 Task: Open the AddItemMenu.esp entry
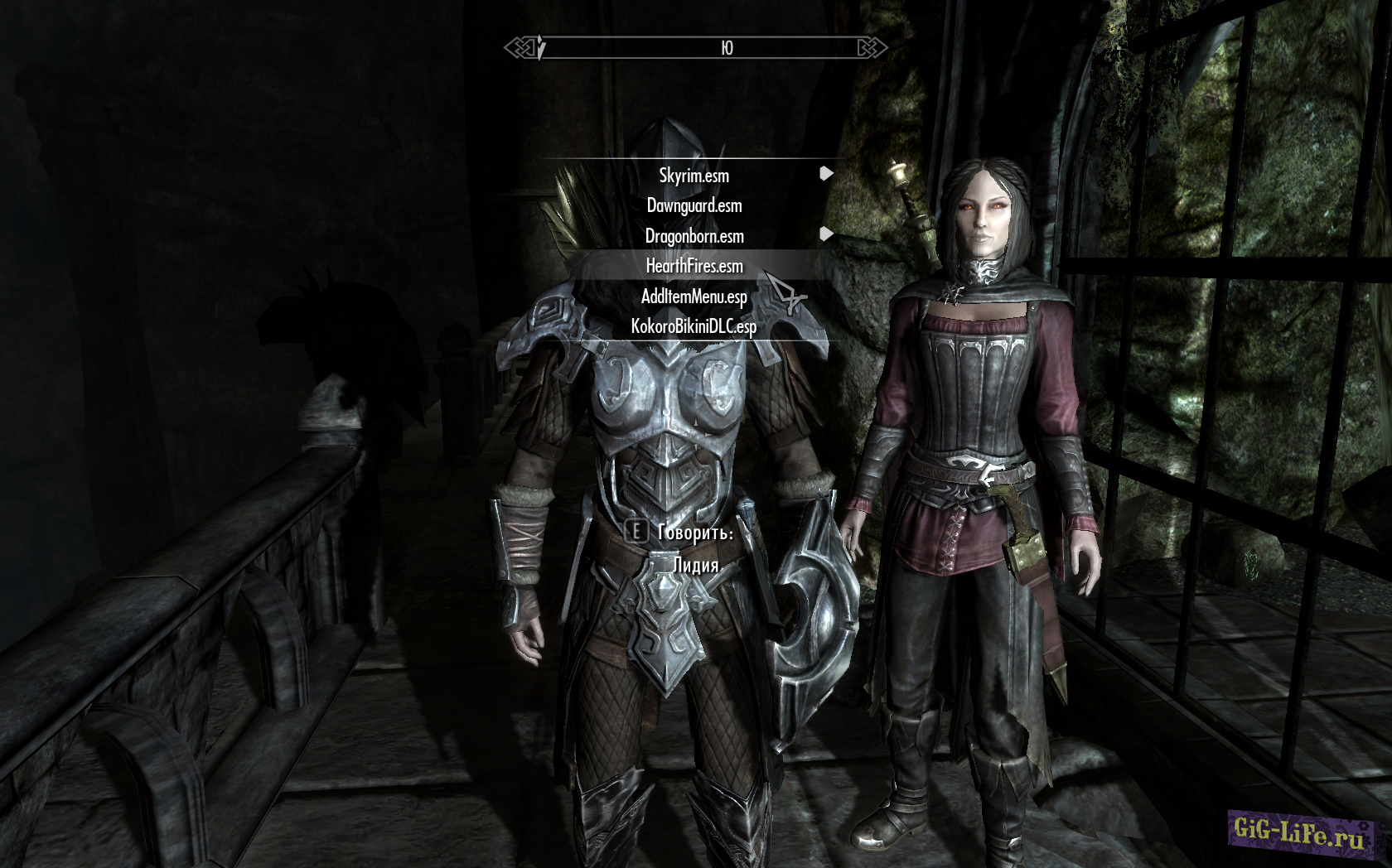pyautogui.click(x=694, y=297)
